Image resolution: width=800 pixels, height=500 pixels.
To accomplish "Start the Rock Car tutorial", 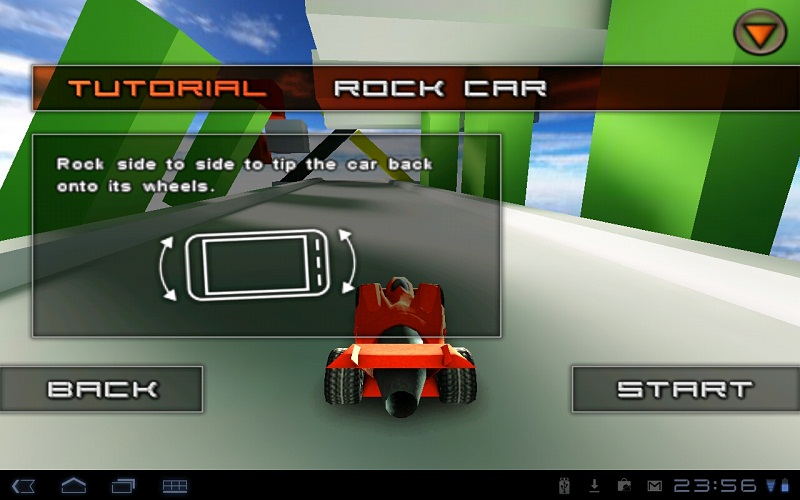I will pyautogui.click(x=685, y=389).
